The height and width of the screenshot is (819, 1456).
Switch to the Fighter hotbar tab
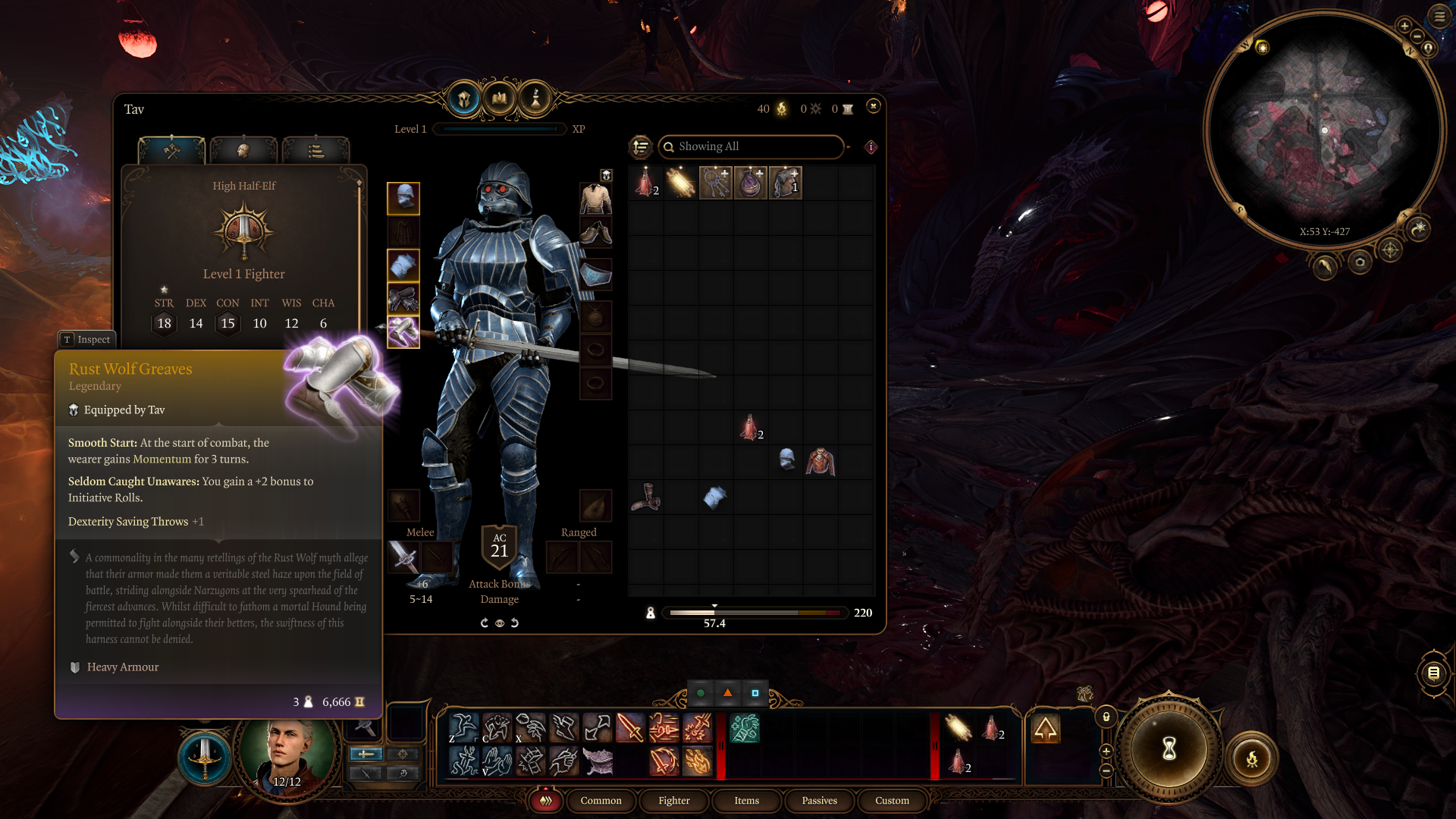click(x=673, y=800)
